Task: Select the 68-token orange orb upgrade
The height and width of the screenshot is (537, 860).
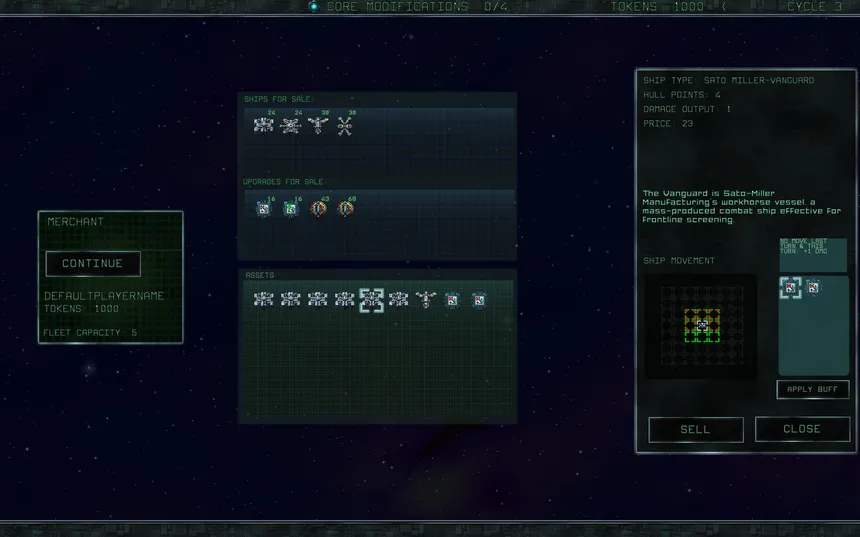Action: 346,209
